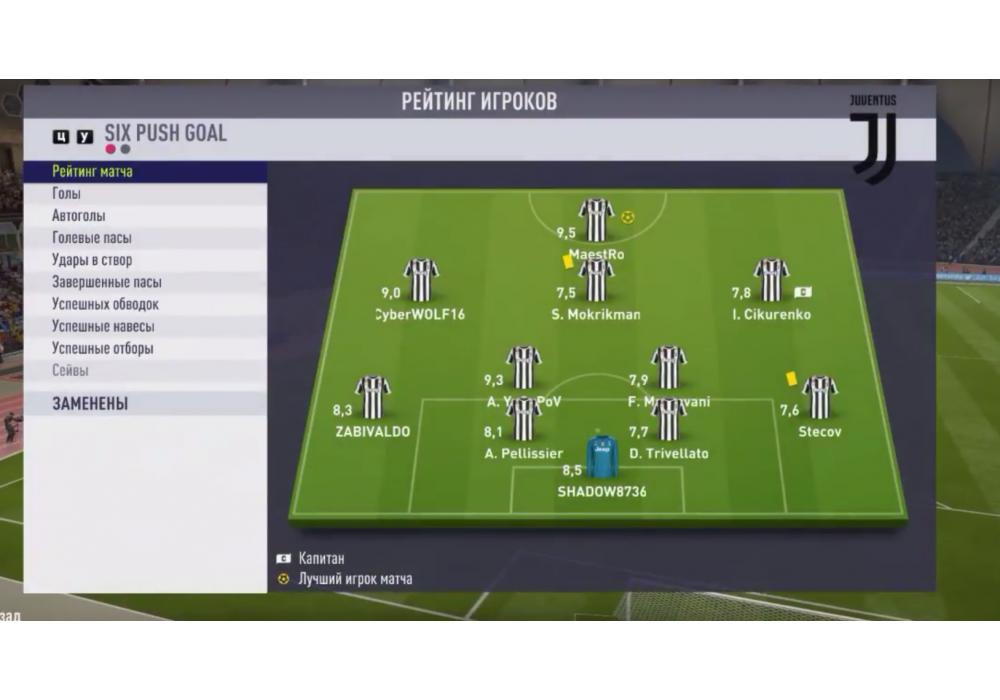This screenshot has height=700, width=1000.
Task: Select Успешные отборы entry
Action: 103,349
